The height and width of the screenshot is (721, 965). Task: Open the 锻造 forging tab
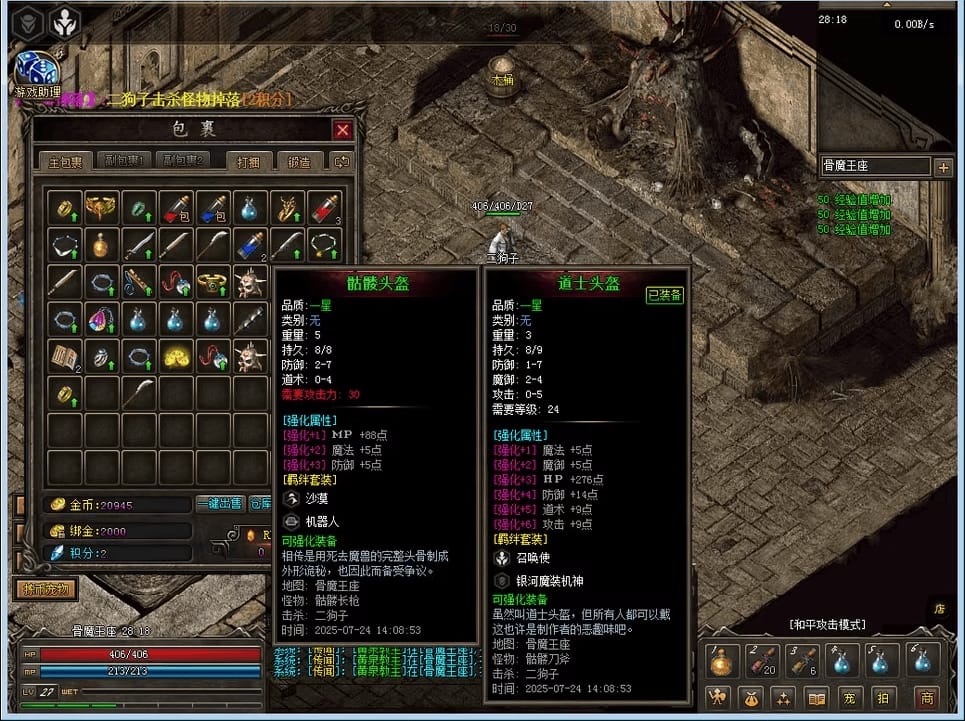pyautogui.click(x=299, y=161)
